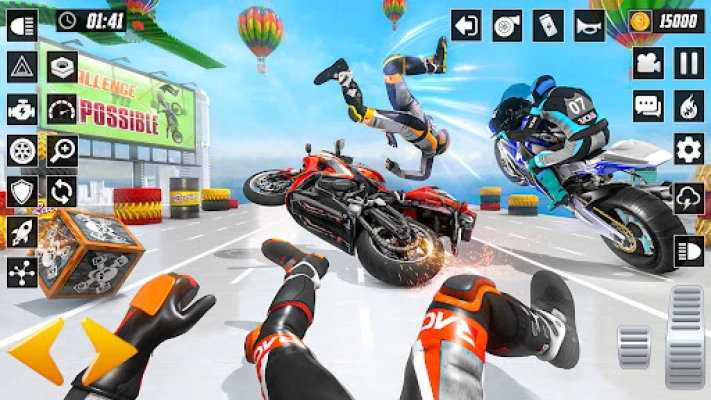Open the chat bubbles icon
Screen dimensions: 711x400
pos(648,106)
